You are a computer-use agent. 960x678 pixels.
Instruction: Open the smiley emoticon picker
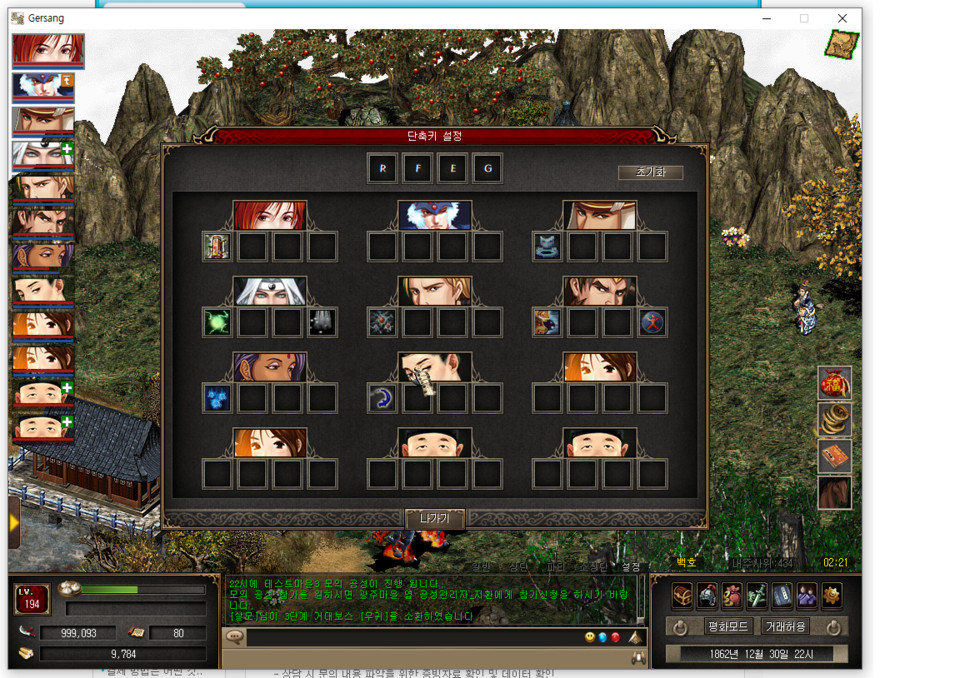590,637
